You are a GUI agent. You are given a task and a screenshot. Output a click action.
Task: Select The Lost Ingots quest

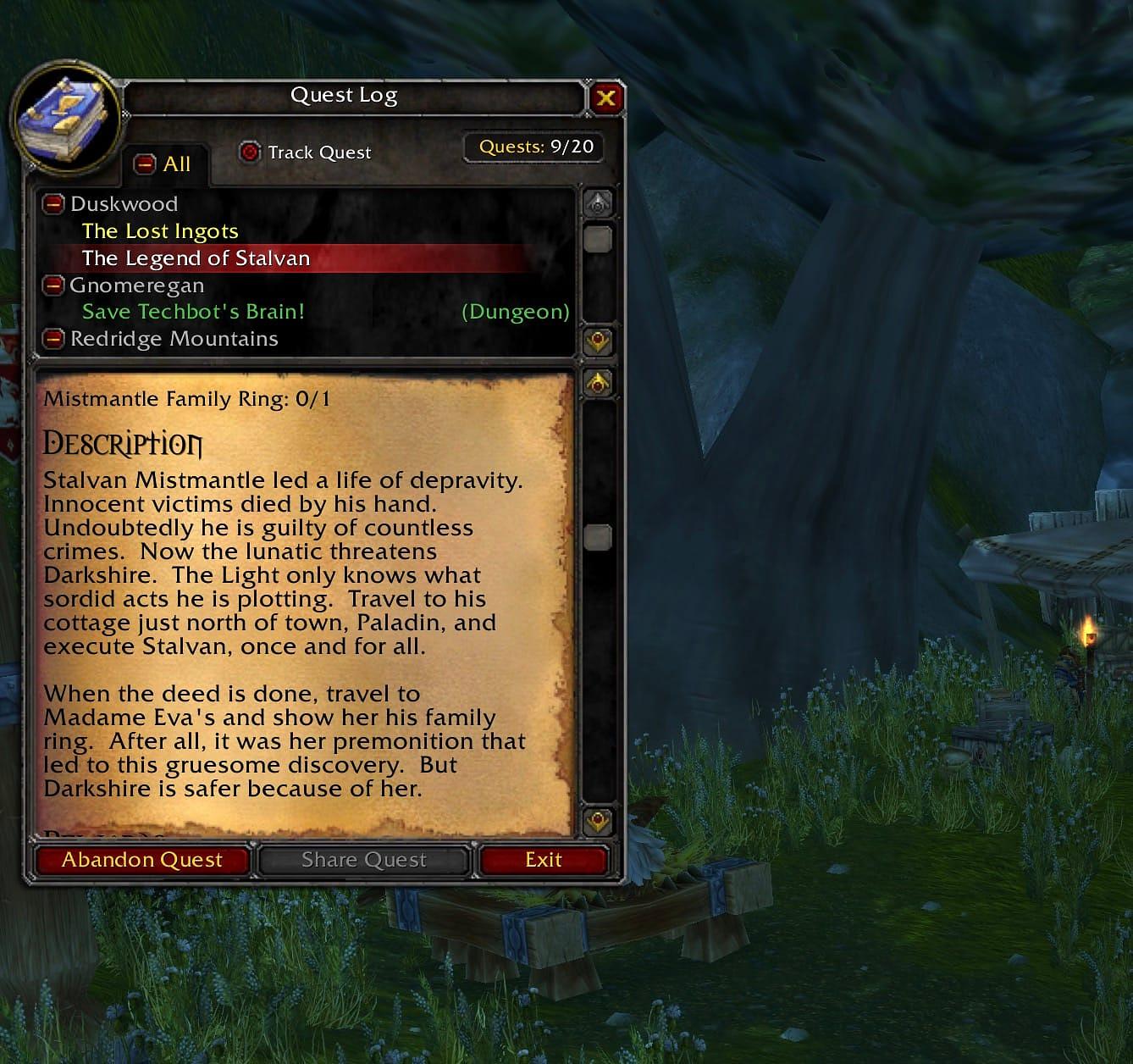160,231
